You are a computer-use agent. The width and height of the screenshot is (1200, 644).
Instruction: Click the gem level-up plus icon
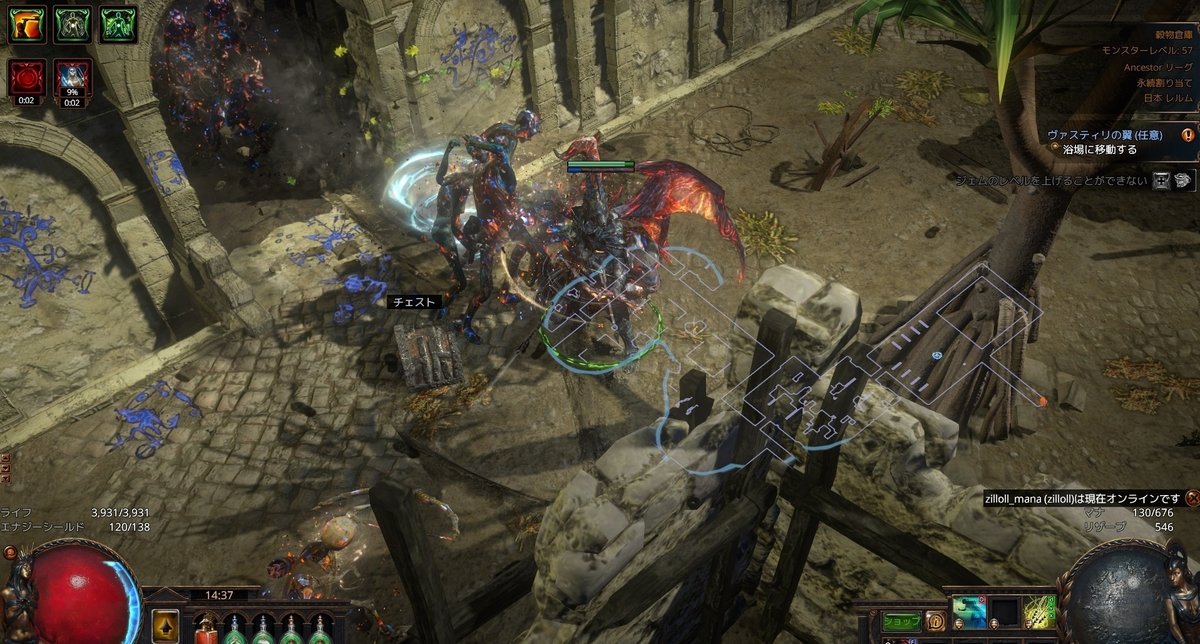1163,180
